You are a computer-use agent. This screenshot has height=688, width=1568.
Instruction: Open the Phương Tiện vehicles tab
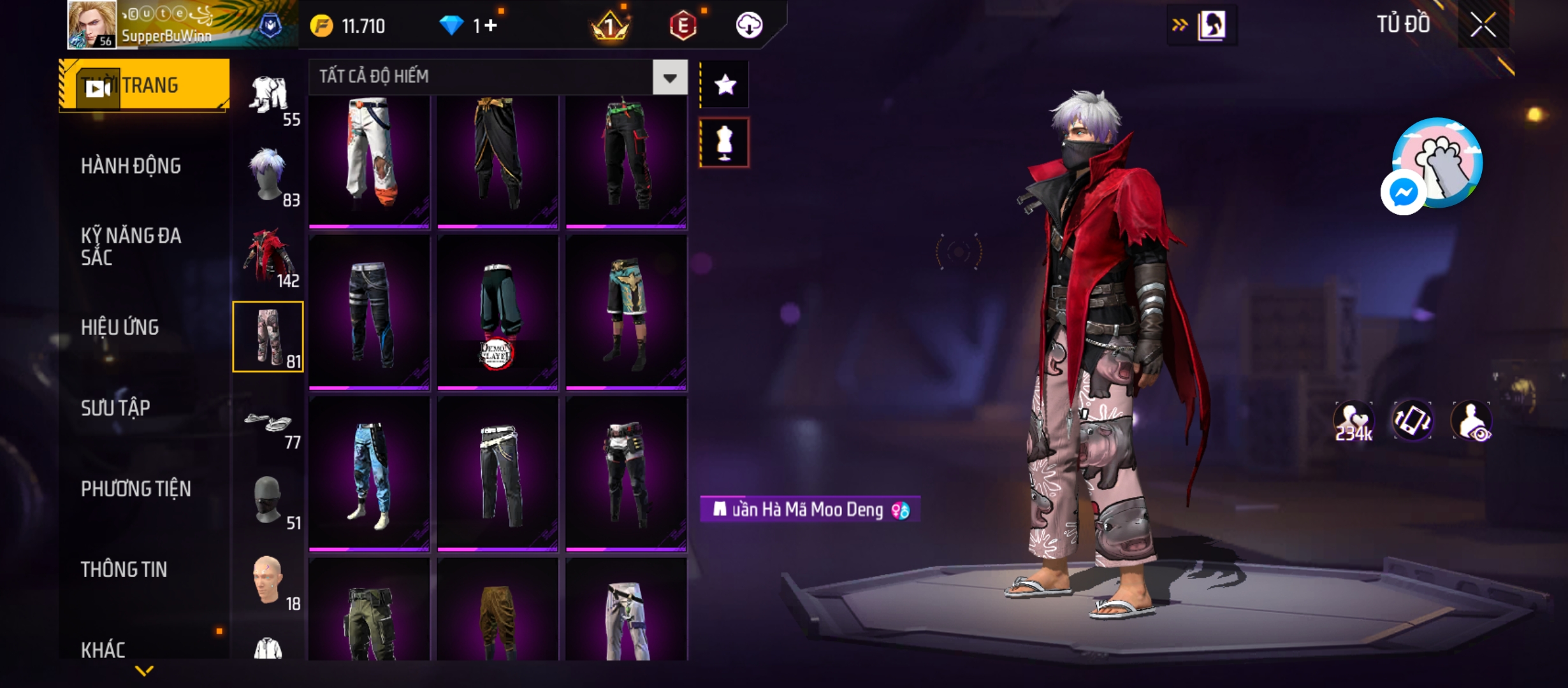(x=136, y=489)
